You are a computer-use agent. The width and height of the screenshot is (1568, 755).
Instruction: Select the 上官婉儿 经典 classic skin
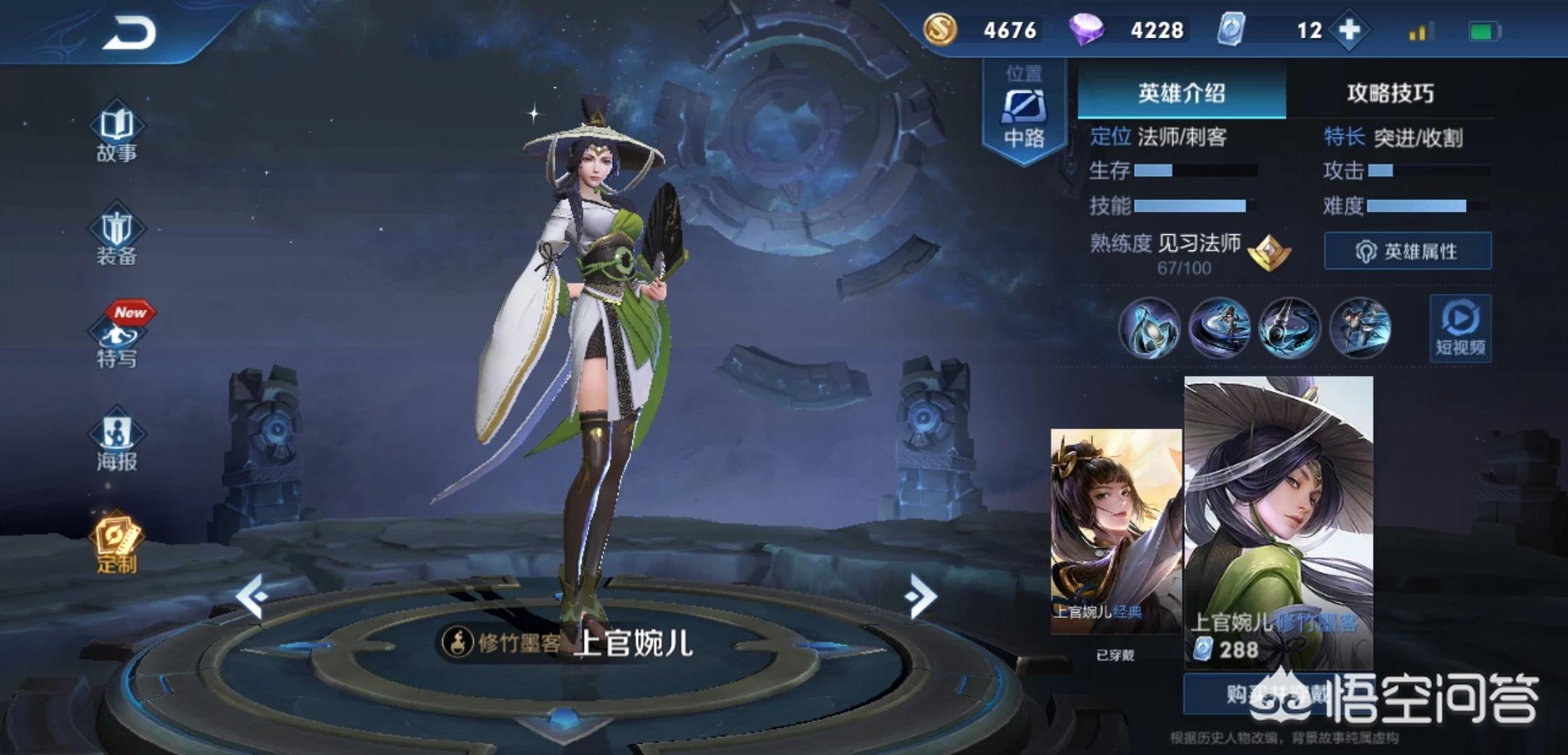pos(1116,531)
